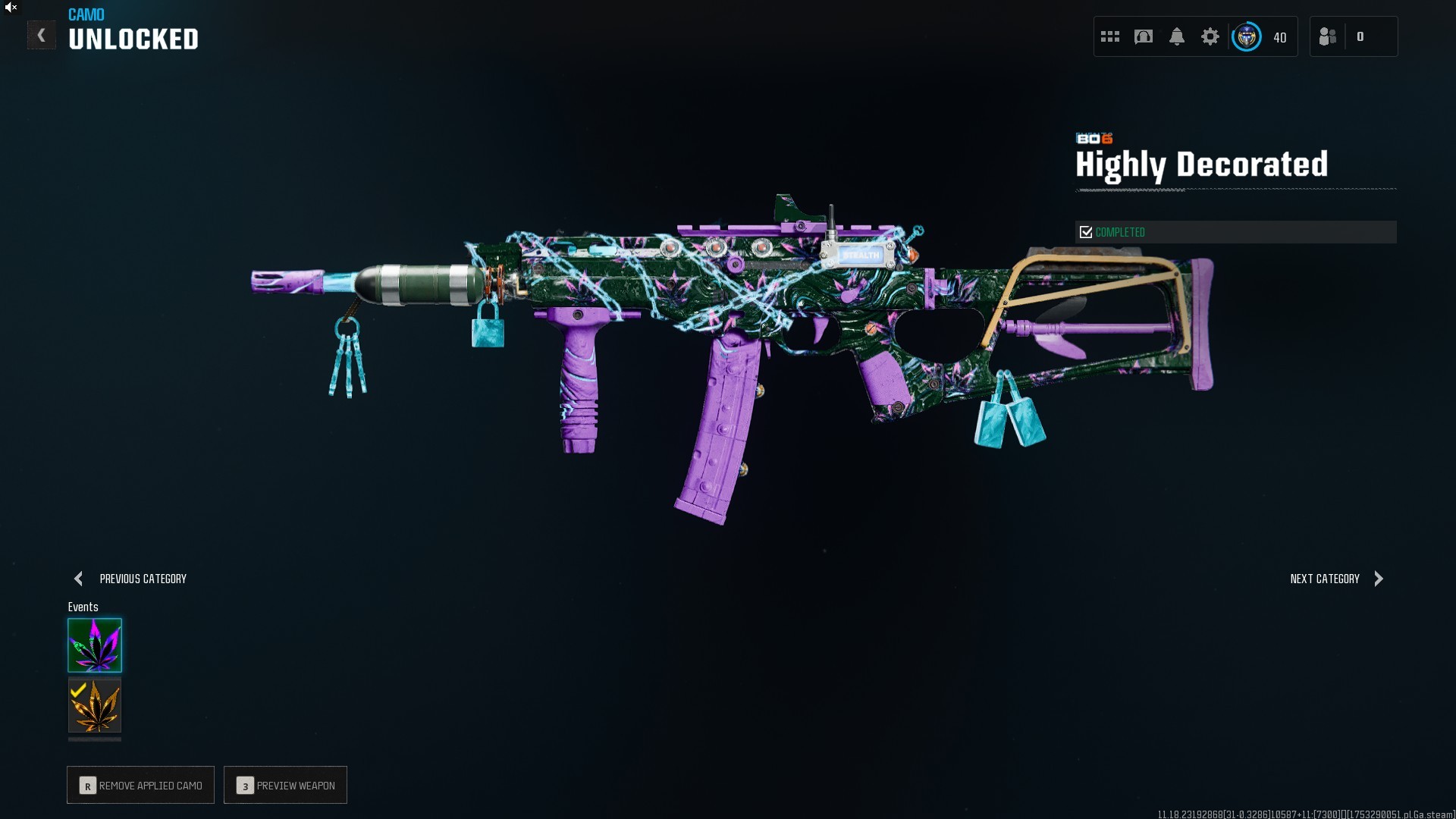Remove the applied camo

coord(141,785)
